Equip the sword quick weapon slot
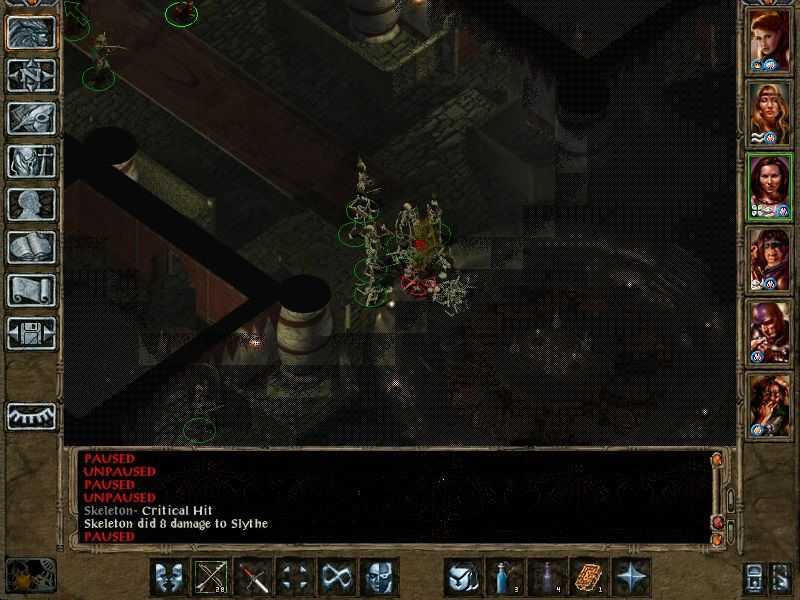Screen dimensions: 800x600 [254, 577]
